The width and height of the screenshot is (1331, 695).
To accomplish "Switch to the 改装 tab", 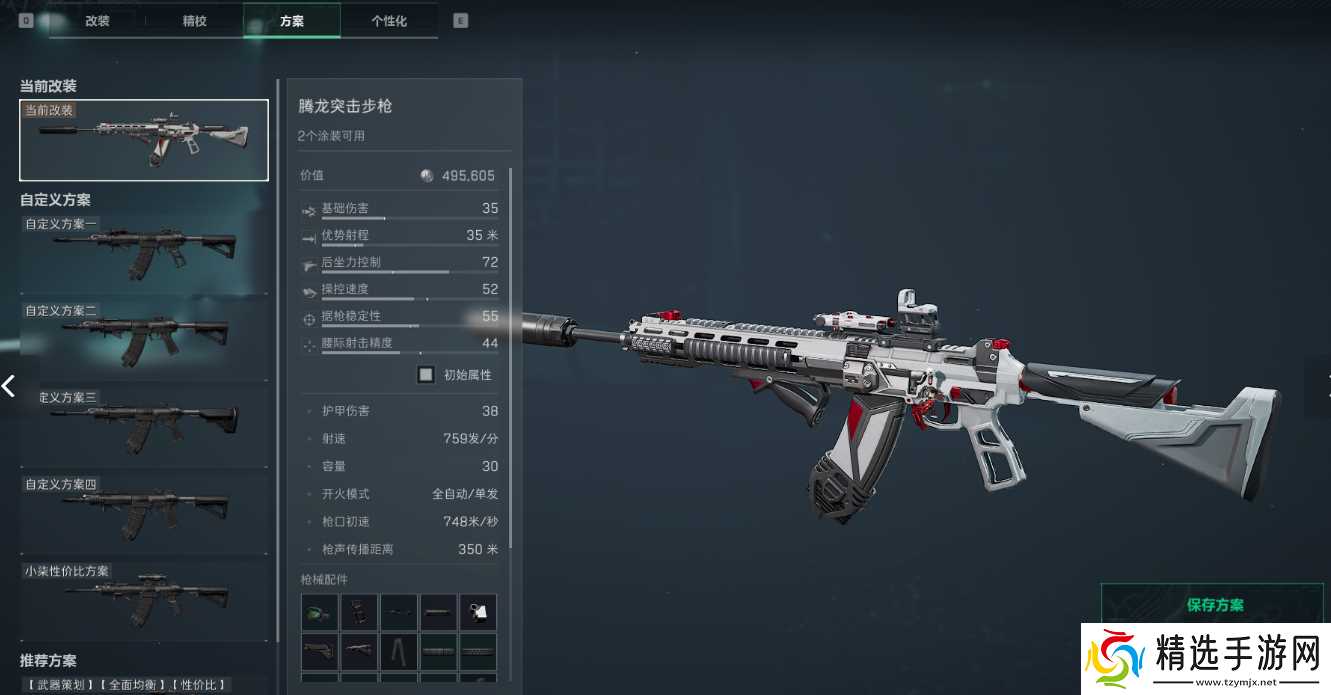I will tap(97, 20).
